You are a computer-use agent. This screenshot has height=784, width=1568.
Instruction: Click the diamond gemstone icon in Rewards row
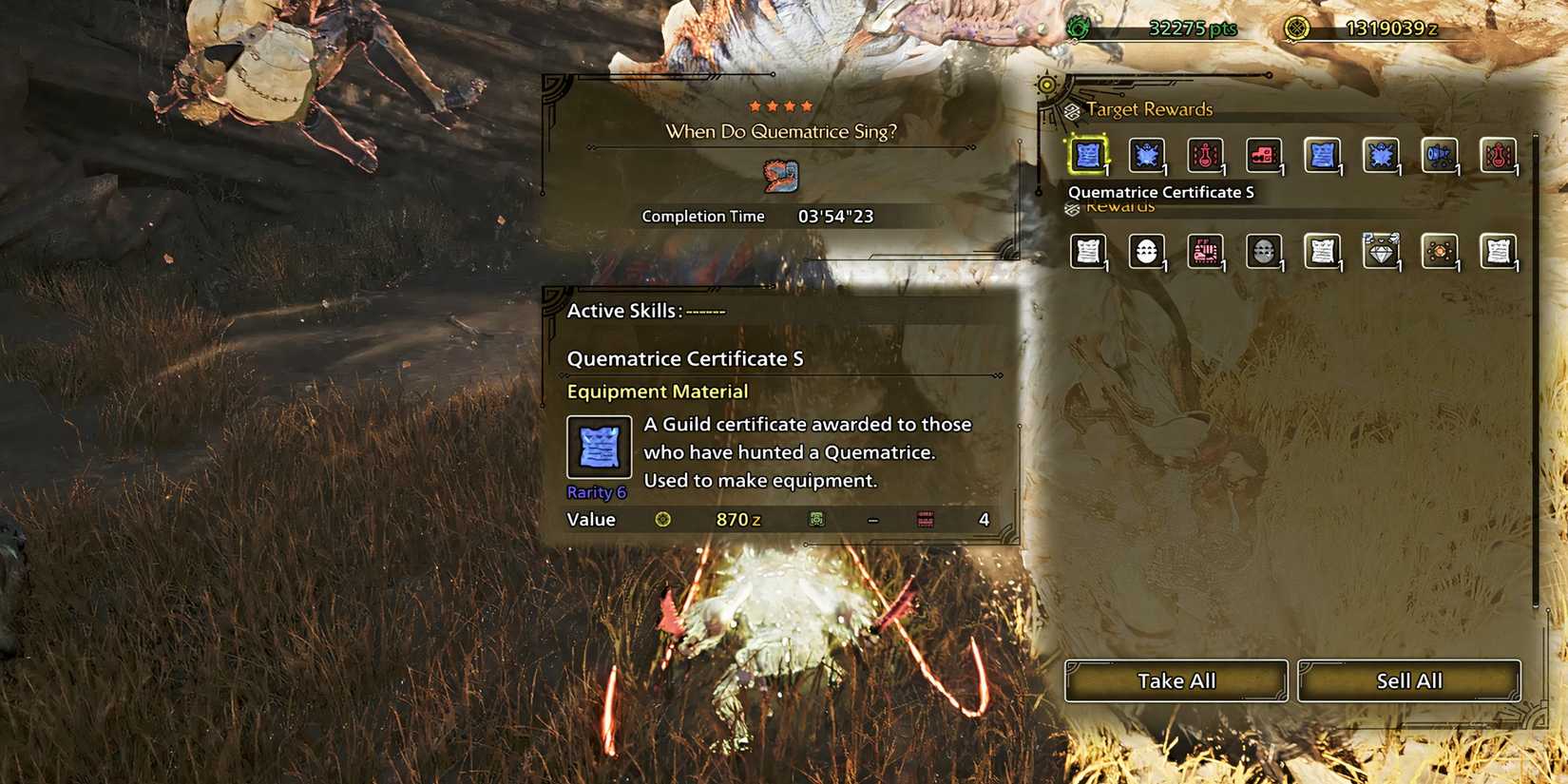pyautogui.click(x=1382, y=252)
